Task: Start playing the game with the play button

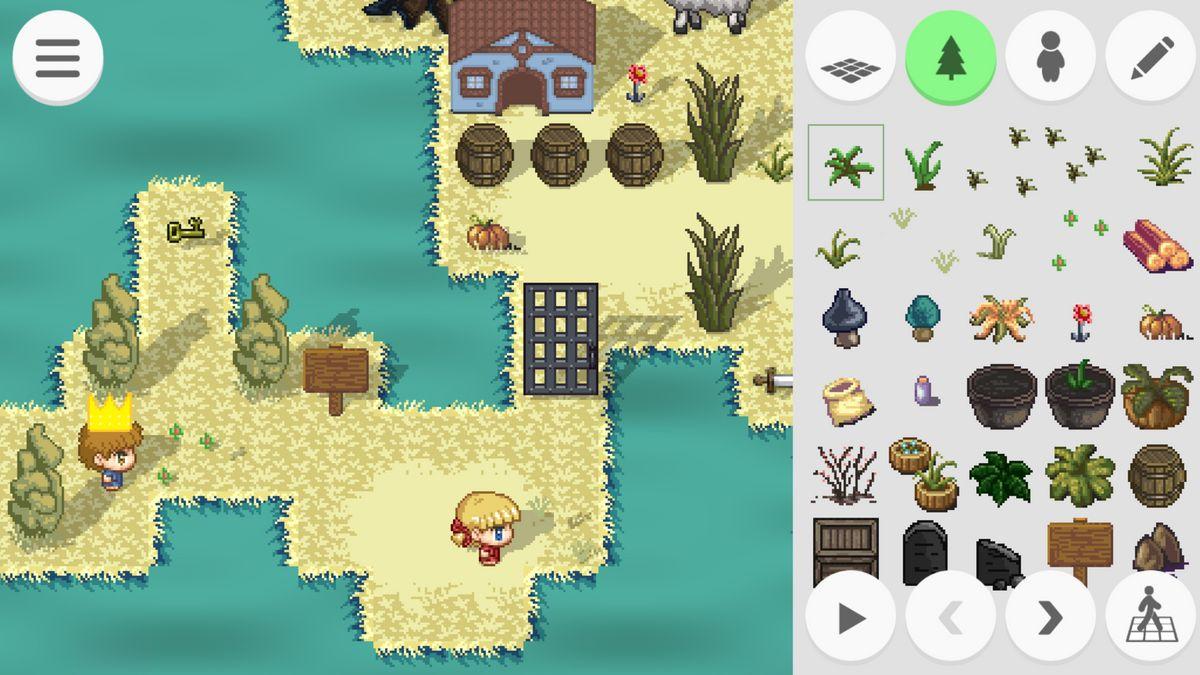Action: point(850,617)
